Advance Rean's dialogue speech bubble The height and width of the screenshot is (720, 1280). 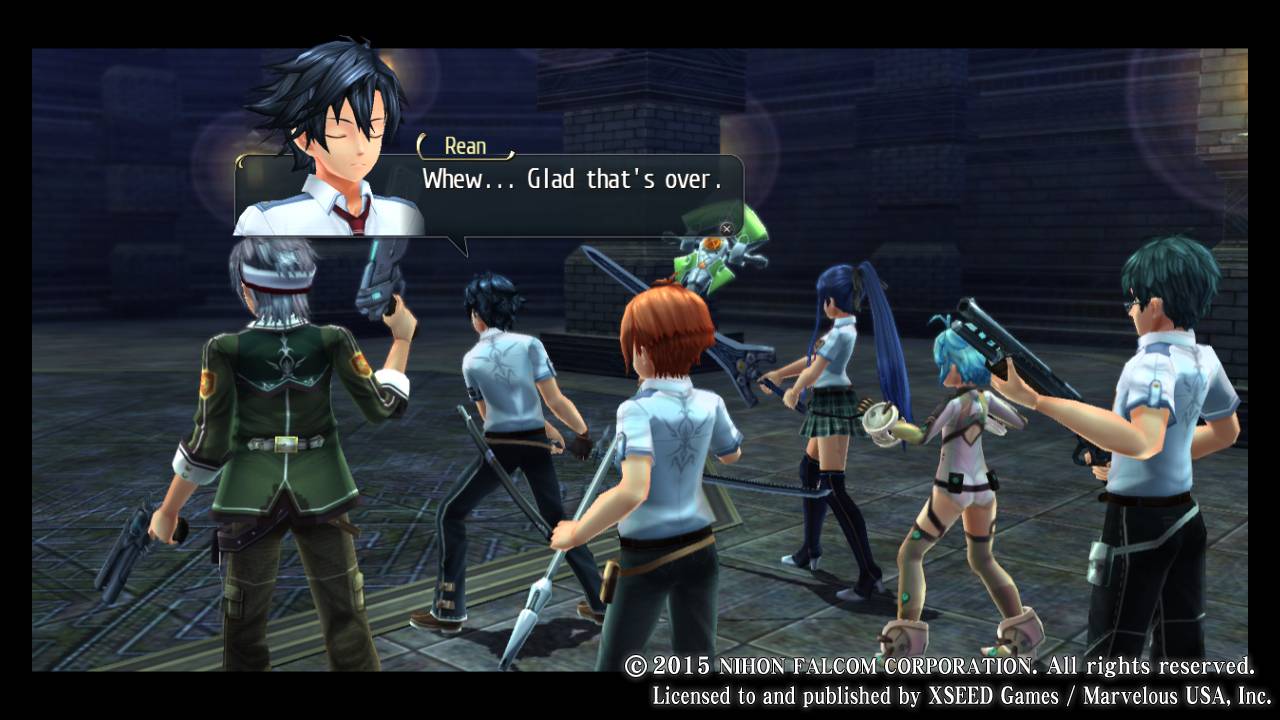727,229
